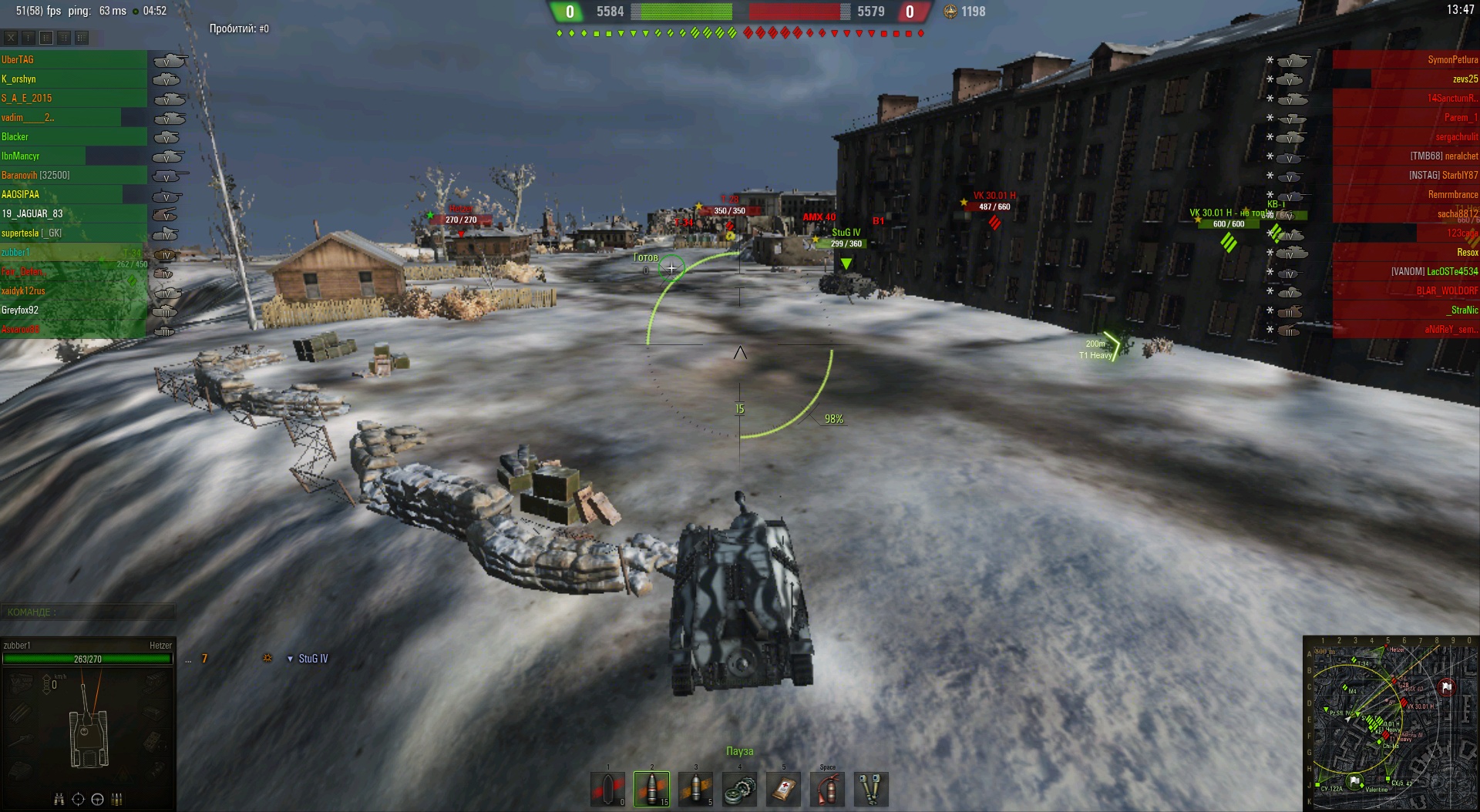
Task: Select Greyfox92 in the allied list
Action: point(20,310)
